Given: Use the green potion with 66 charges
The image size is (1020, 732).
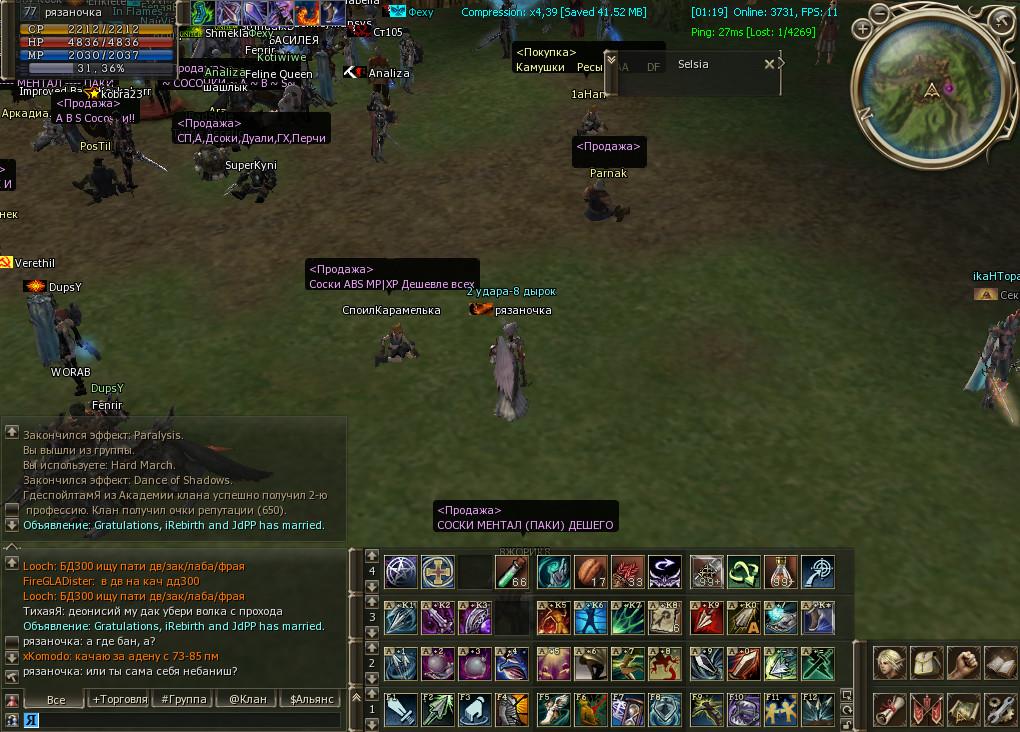Looking at the screenshot, I should (513, 572).
